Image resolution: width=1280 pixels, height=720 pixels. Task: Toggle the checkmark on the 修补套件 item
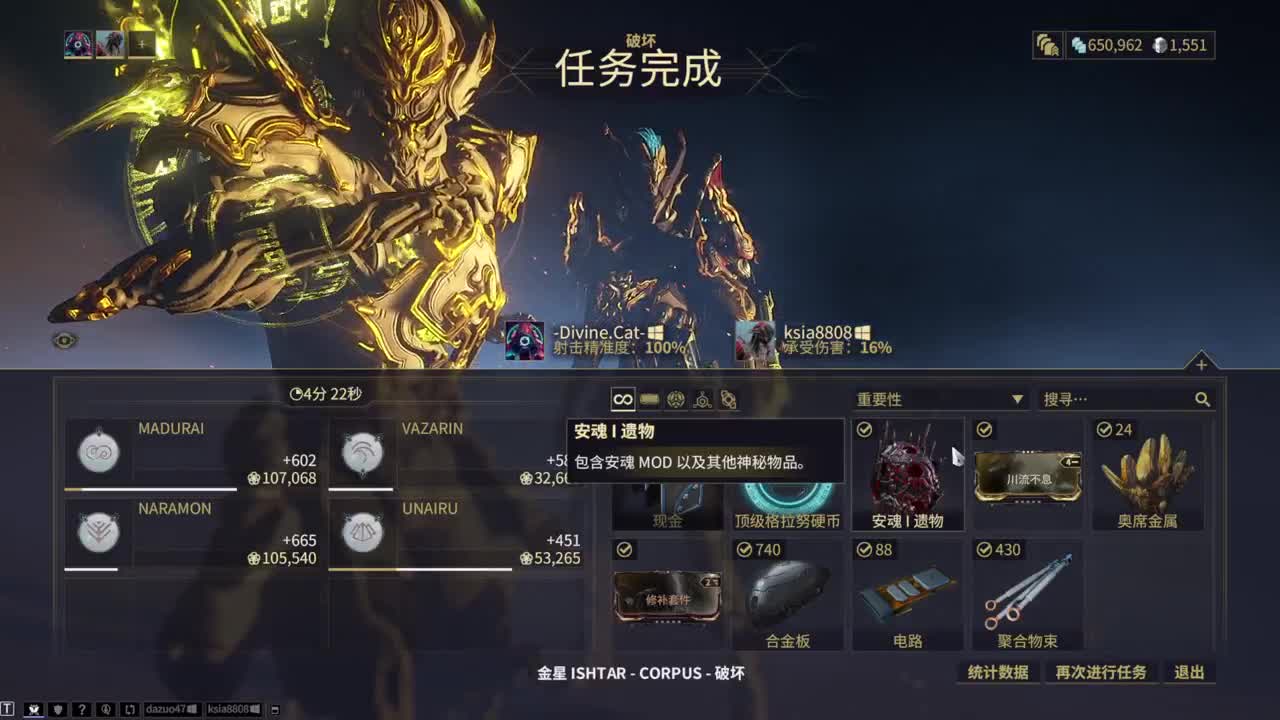pos(625,549)
